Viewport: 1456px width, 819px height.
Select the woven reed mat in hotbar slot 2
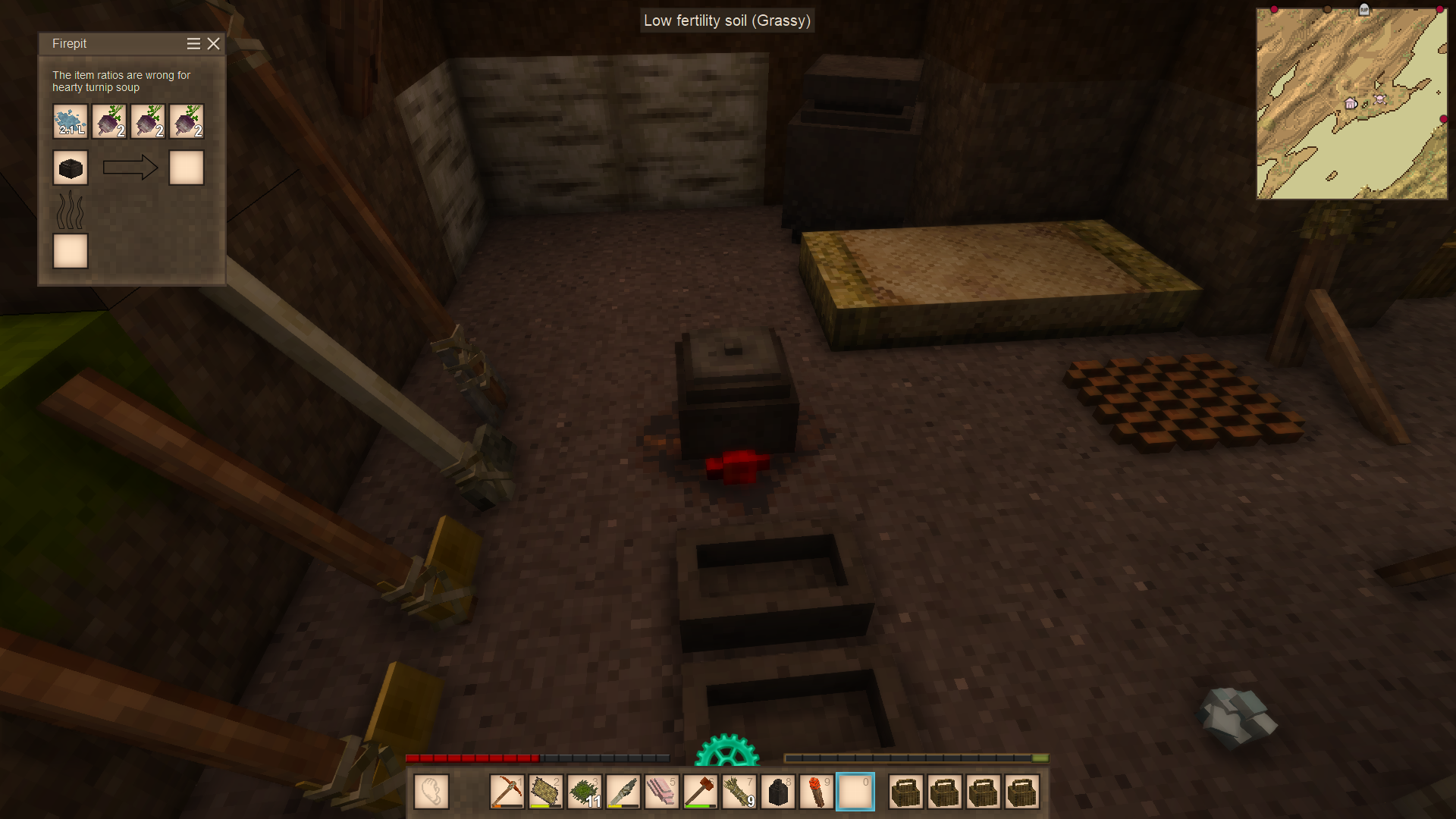[x=545, y=792]
